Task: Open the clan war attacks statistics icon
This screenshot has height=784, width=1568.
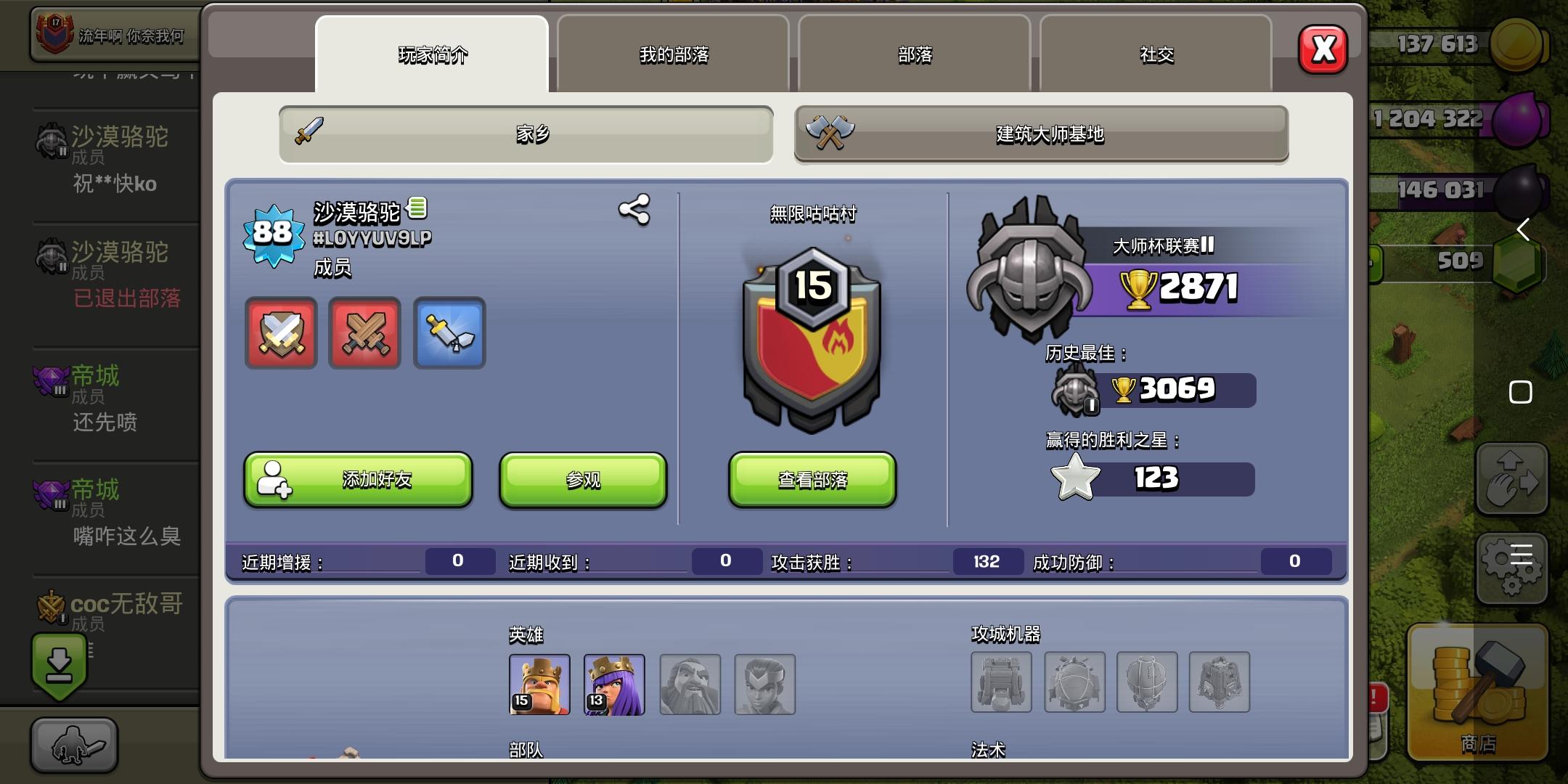Action: (x=281, y=334)
